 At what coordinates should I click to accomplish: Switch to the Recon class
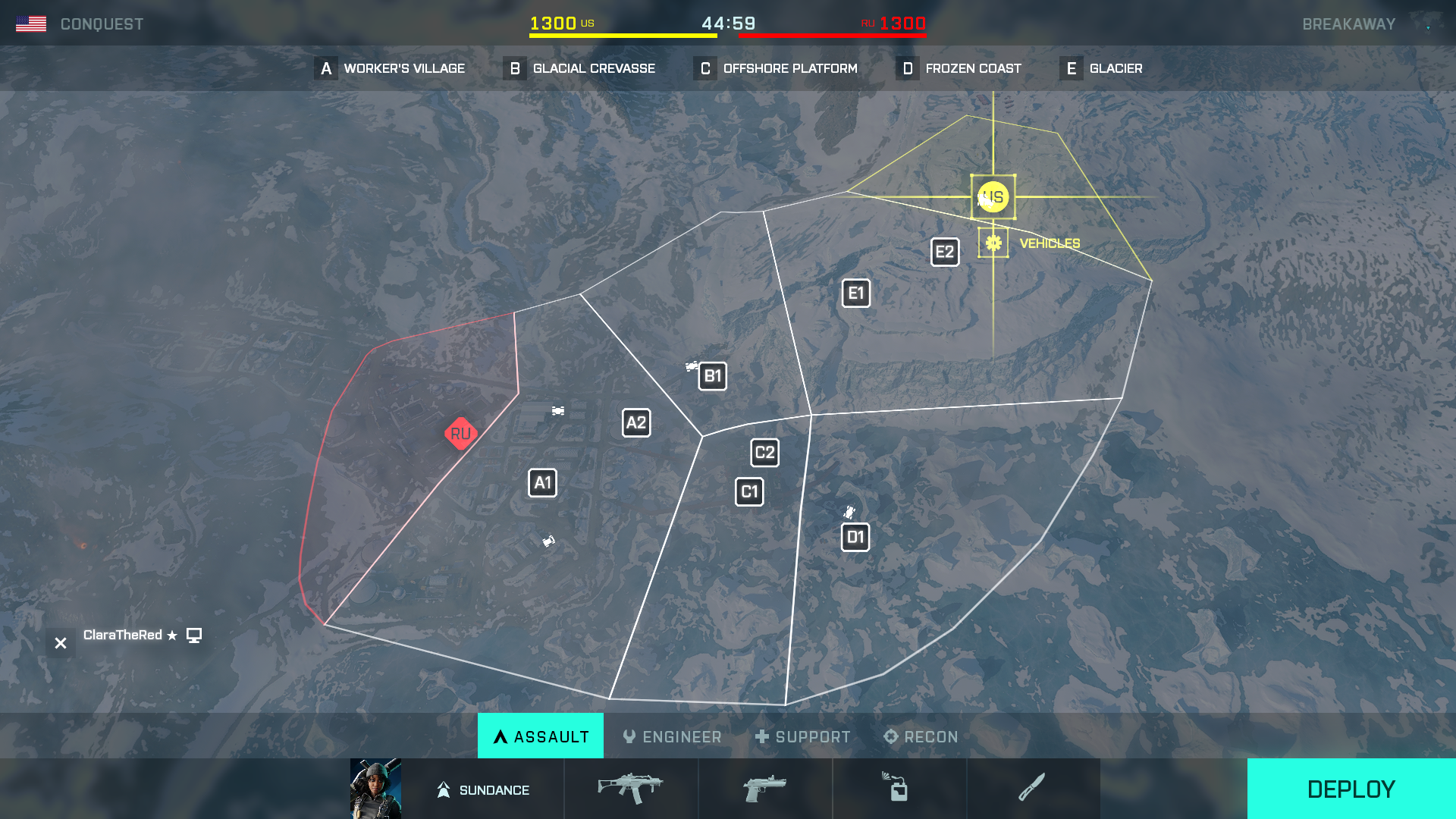921,736
